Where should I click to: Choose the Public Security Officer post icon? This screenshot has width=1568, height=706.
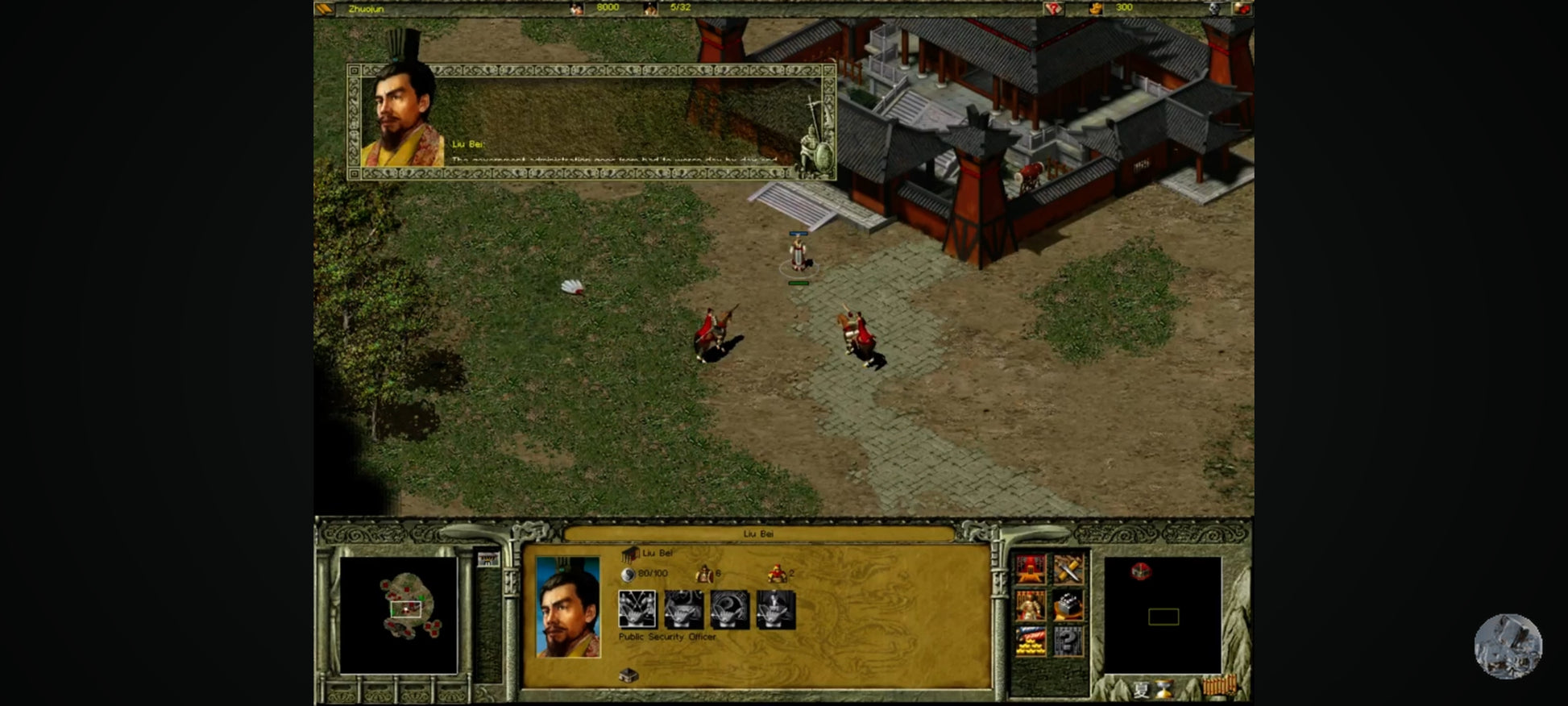(637, 609)
